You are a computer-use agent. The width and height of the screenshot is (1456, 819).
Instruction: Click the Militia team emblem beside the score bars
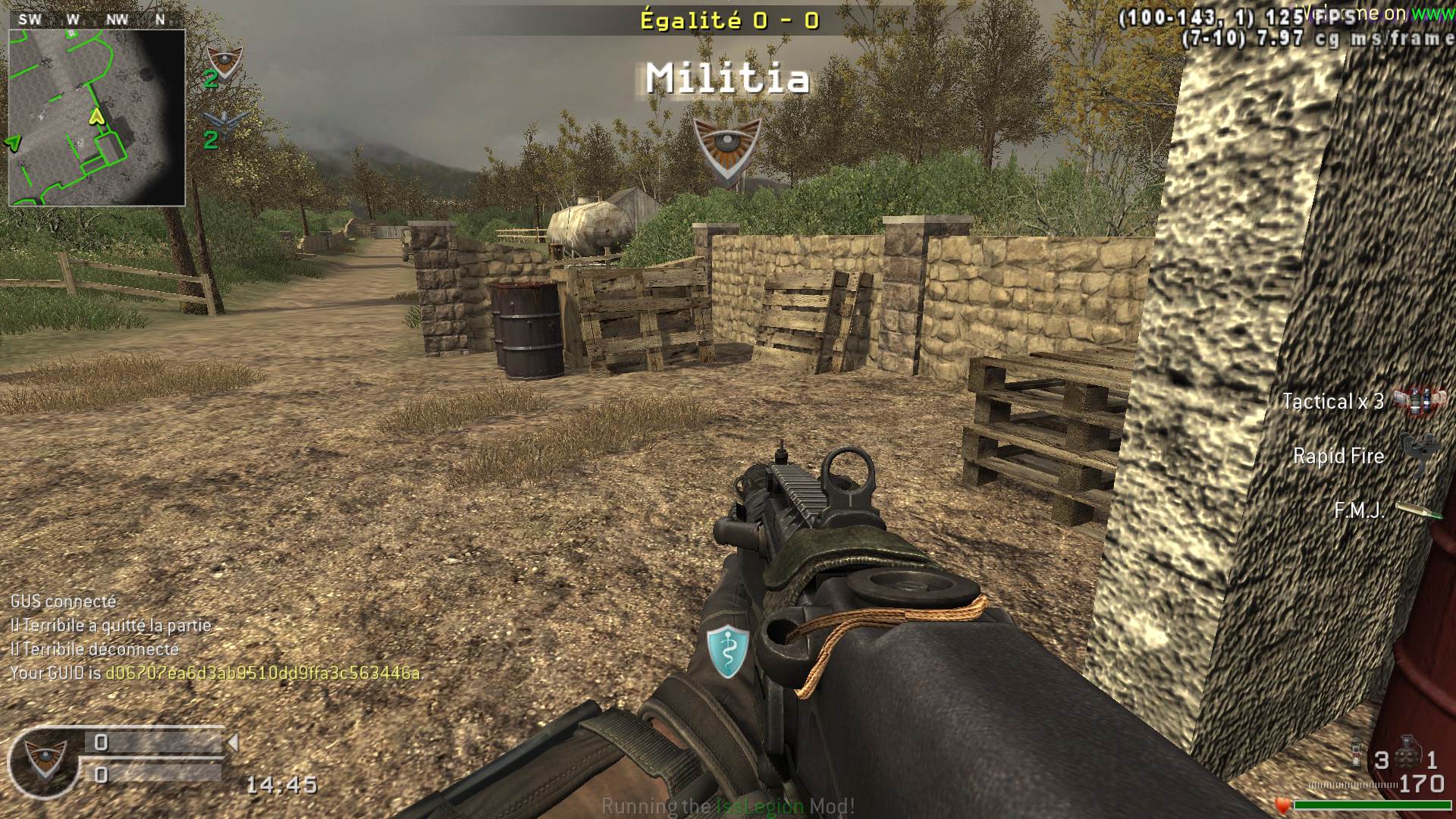coord(42,760)
